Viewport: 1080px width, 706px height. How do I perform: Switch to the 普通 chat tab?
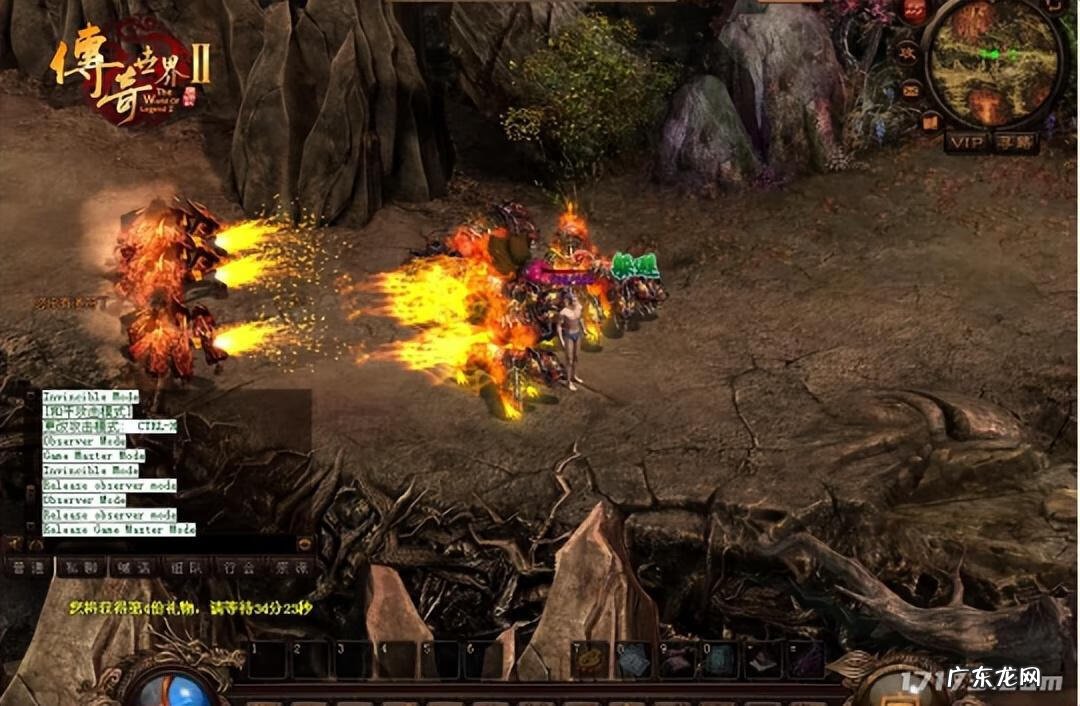(x=28, y=567)
